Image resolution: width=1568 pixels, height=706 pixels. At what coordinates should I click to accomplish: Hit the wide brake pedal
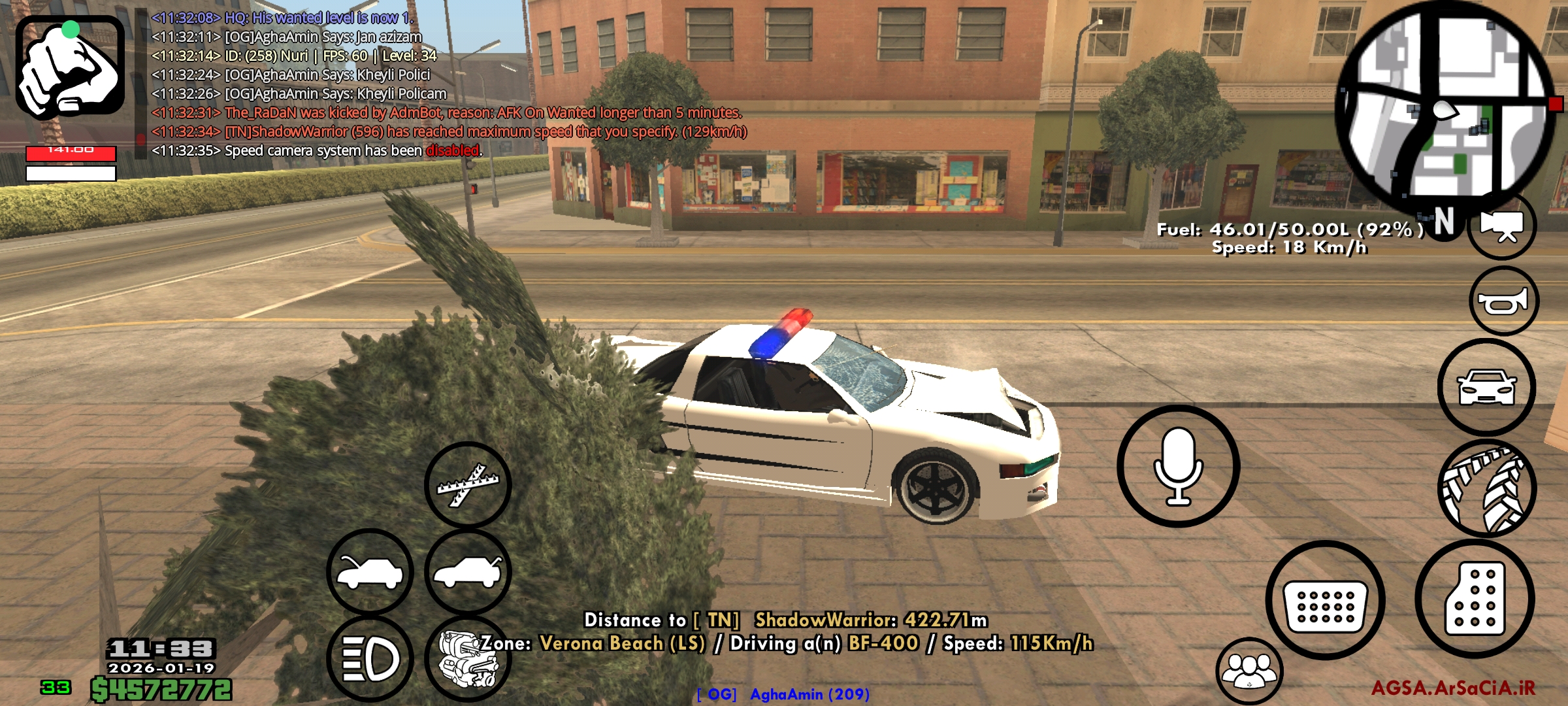click(x=1325, y=600)
